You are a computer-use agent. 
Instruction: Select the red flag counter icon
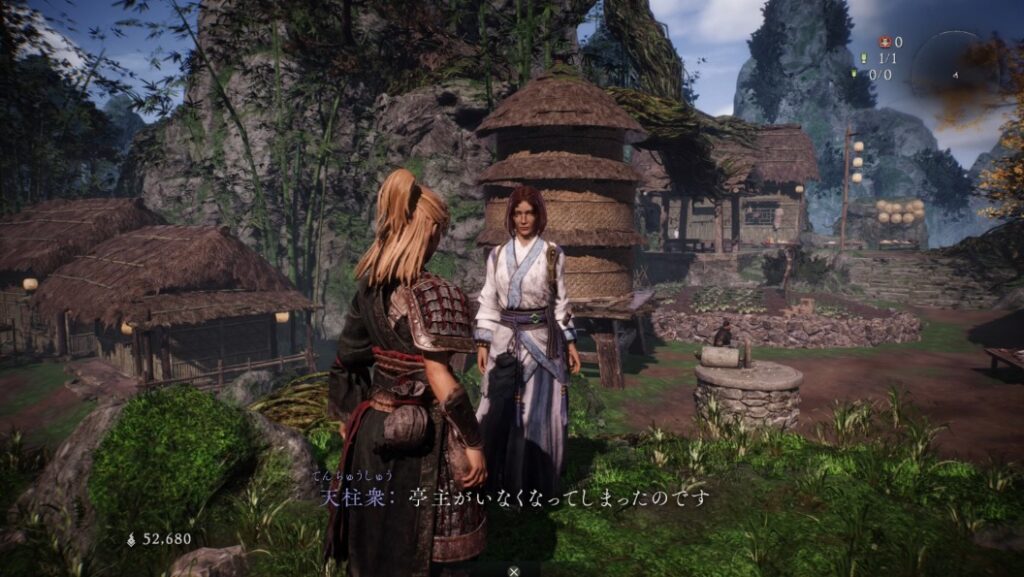pos(883,42)
